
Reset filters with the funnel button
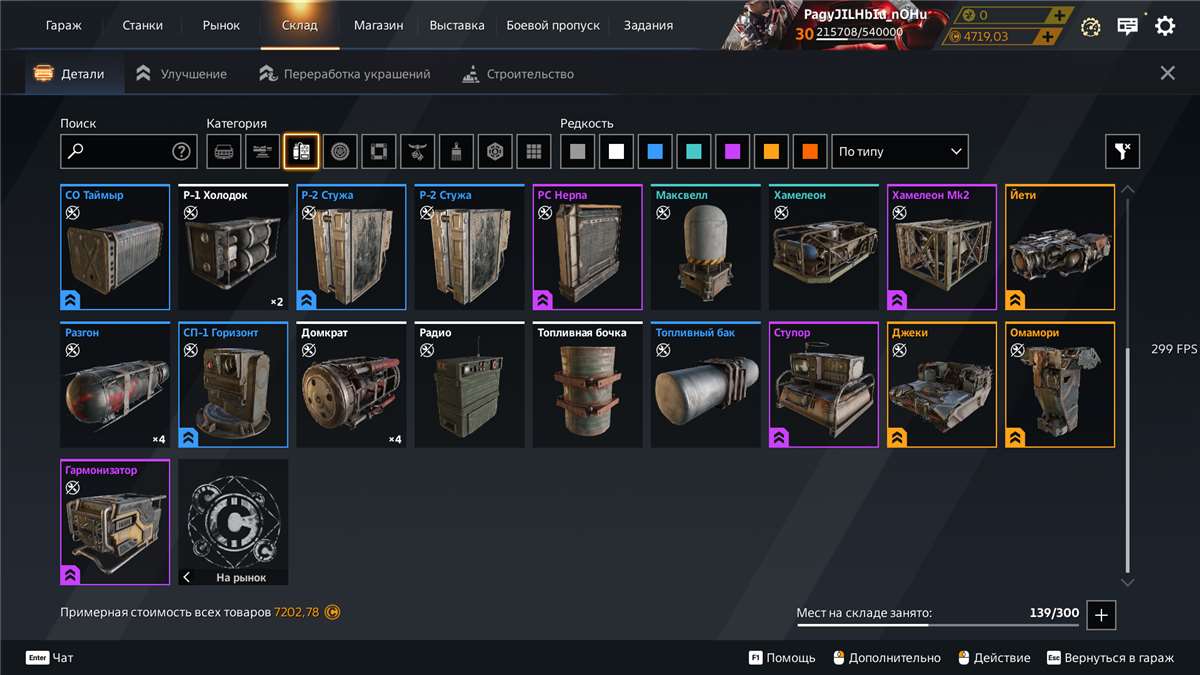(1122, 152)
